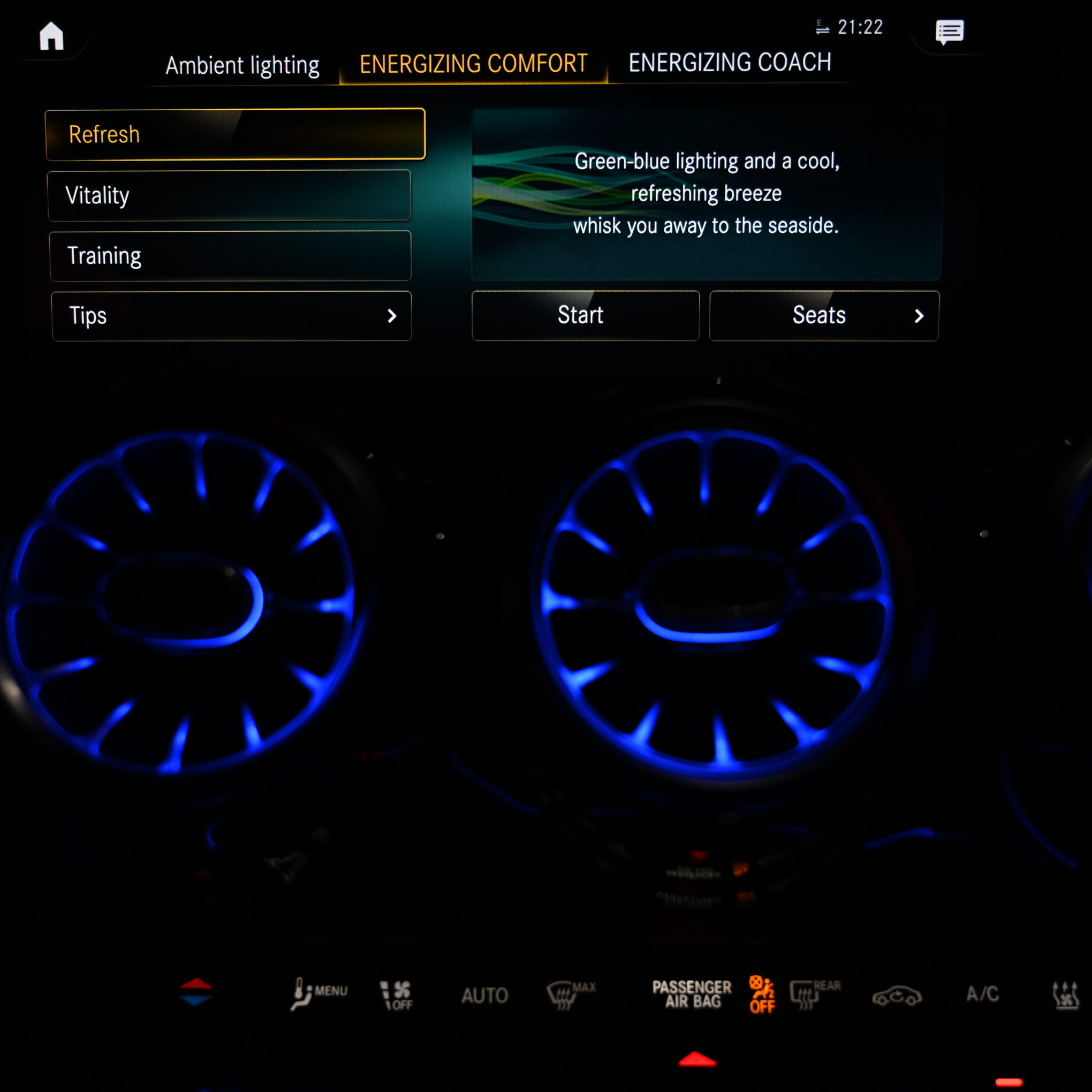The width and height of the screenshot is (1092, 1092).
Task: Toggle the A/C button
Action: point(982,994)
